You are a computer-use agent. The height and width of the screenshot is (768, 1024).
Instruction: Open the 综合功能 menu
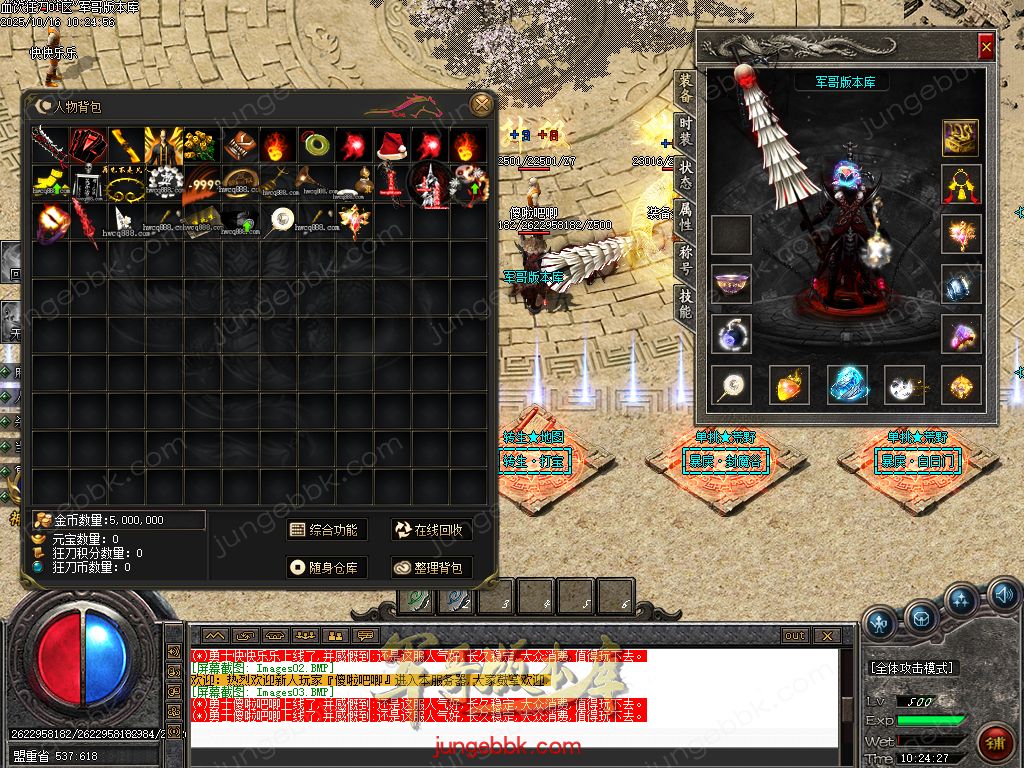[323, 530]
